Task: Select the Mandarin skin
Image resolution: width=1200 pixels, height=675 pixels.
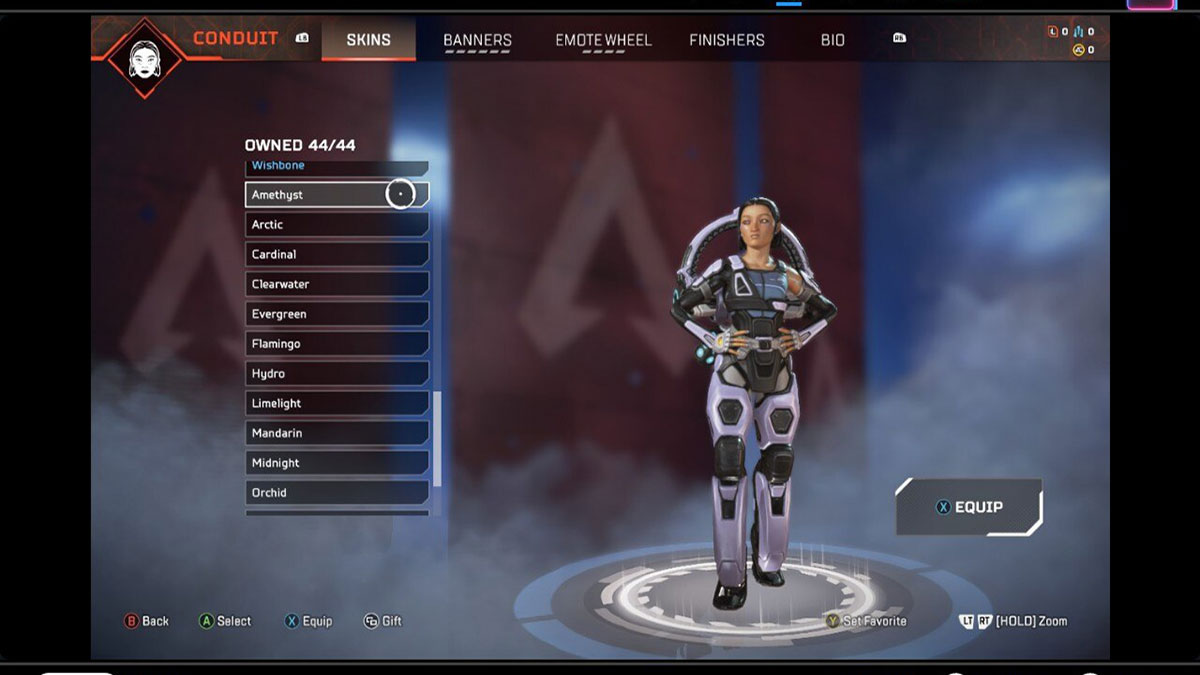Action: point(336,433)
